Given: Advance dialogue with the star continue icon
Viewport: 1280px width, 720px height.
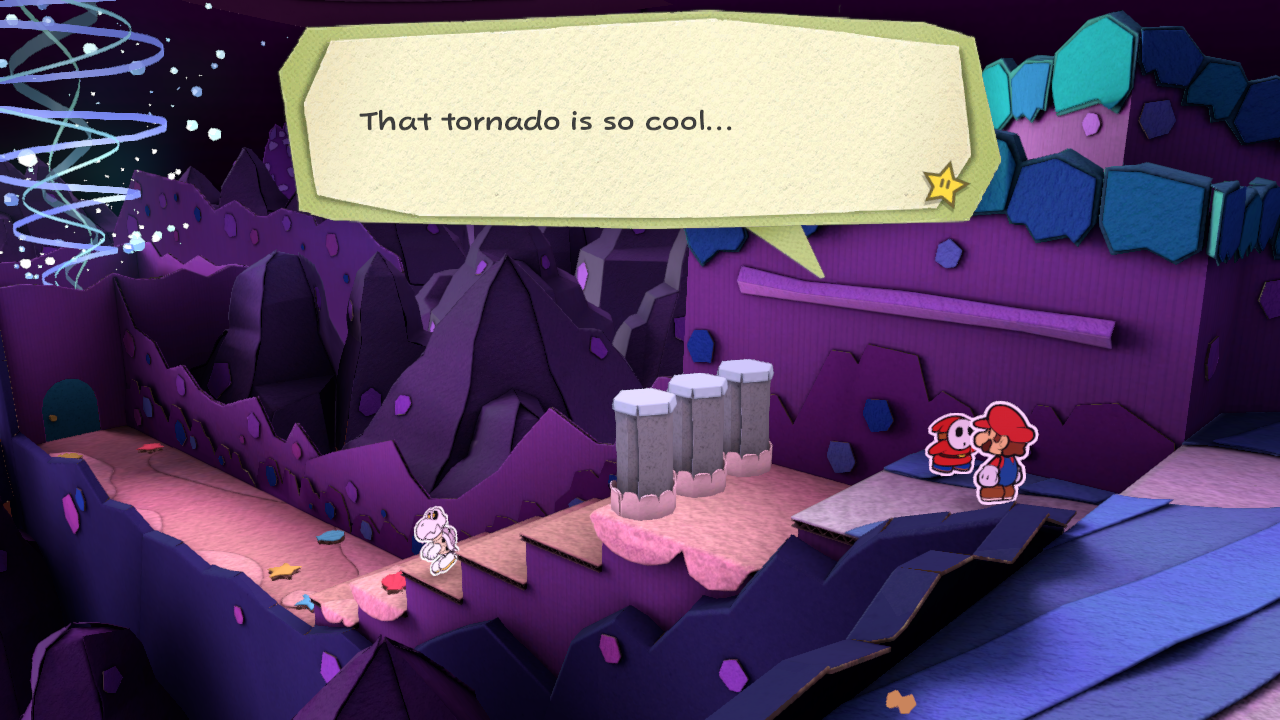Looking at the screenshot, I should point(944,185).
